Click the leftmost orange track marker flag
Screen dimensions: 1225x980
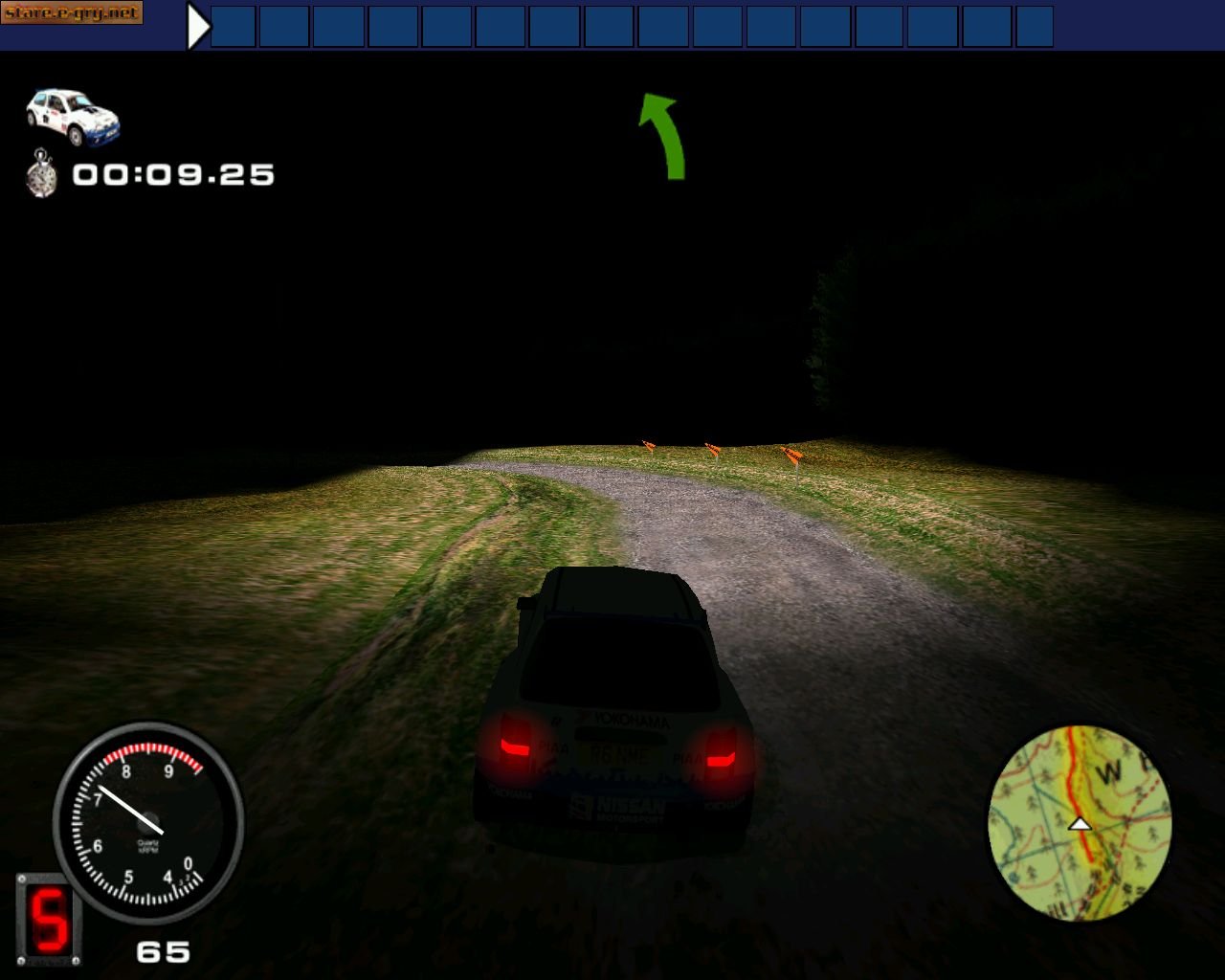(x=647, y=445)
